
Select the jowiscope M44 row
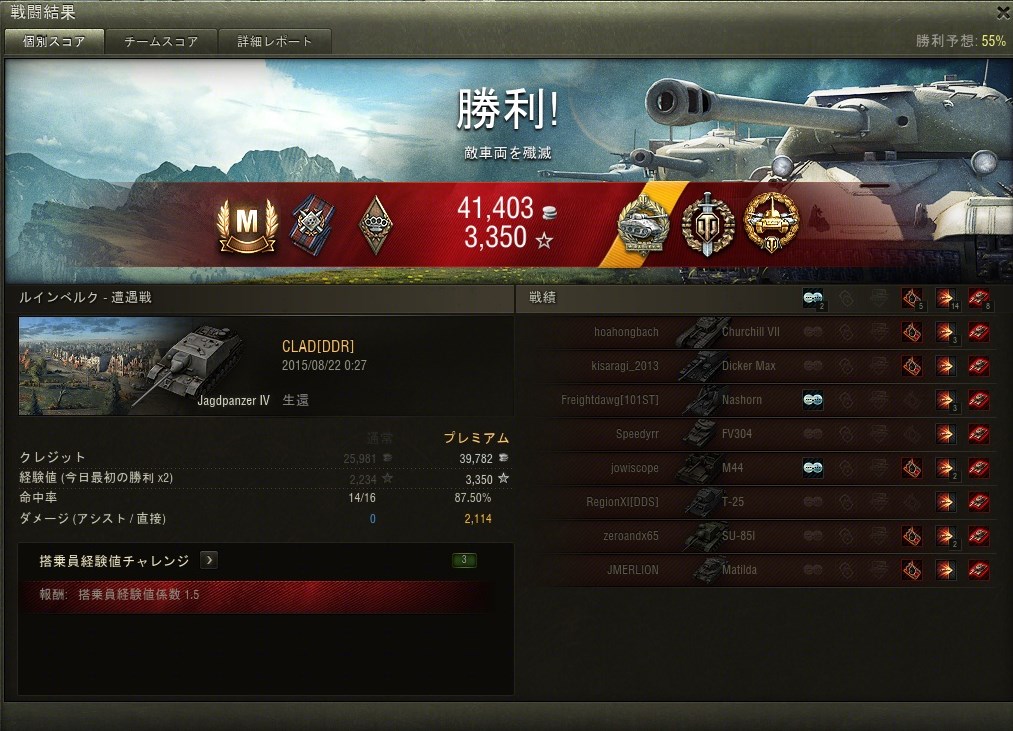tap(760, 468)
